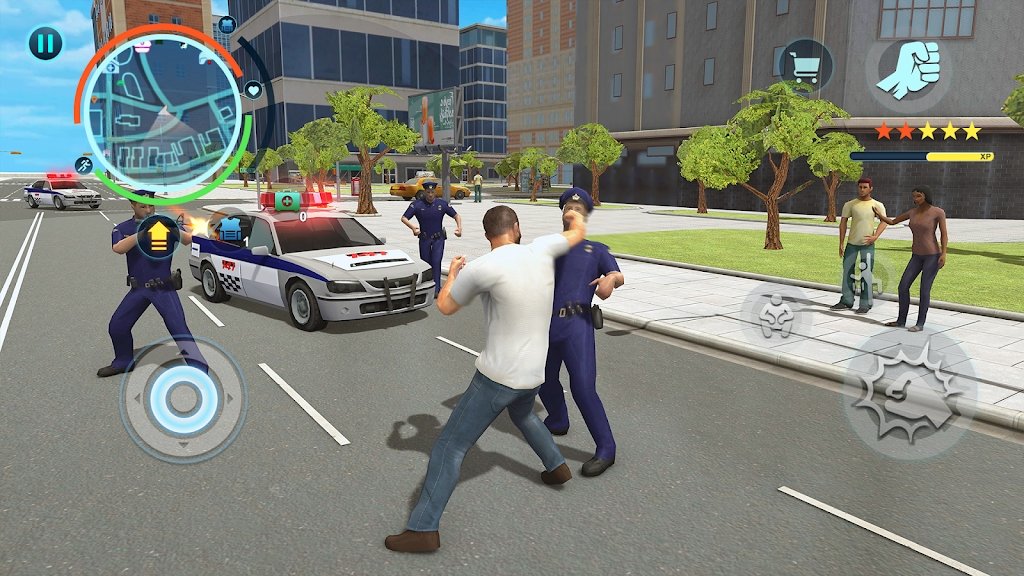Use the body armor vest item
The height and width of the screenshot is (576, 1024).
[x=231, y=229]
